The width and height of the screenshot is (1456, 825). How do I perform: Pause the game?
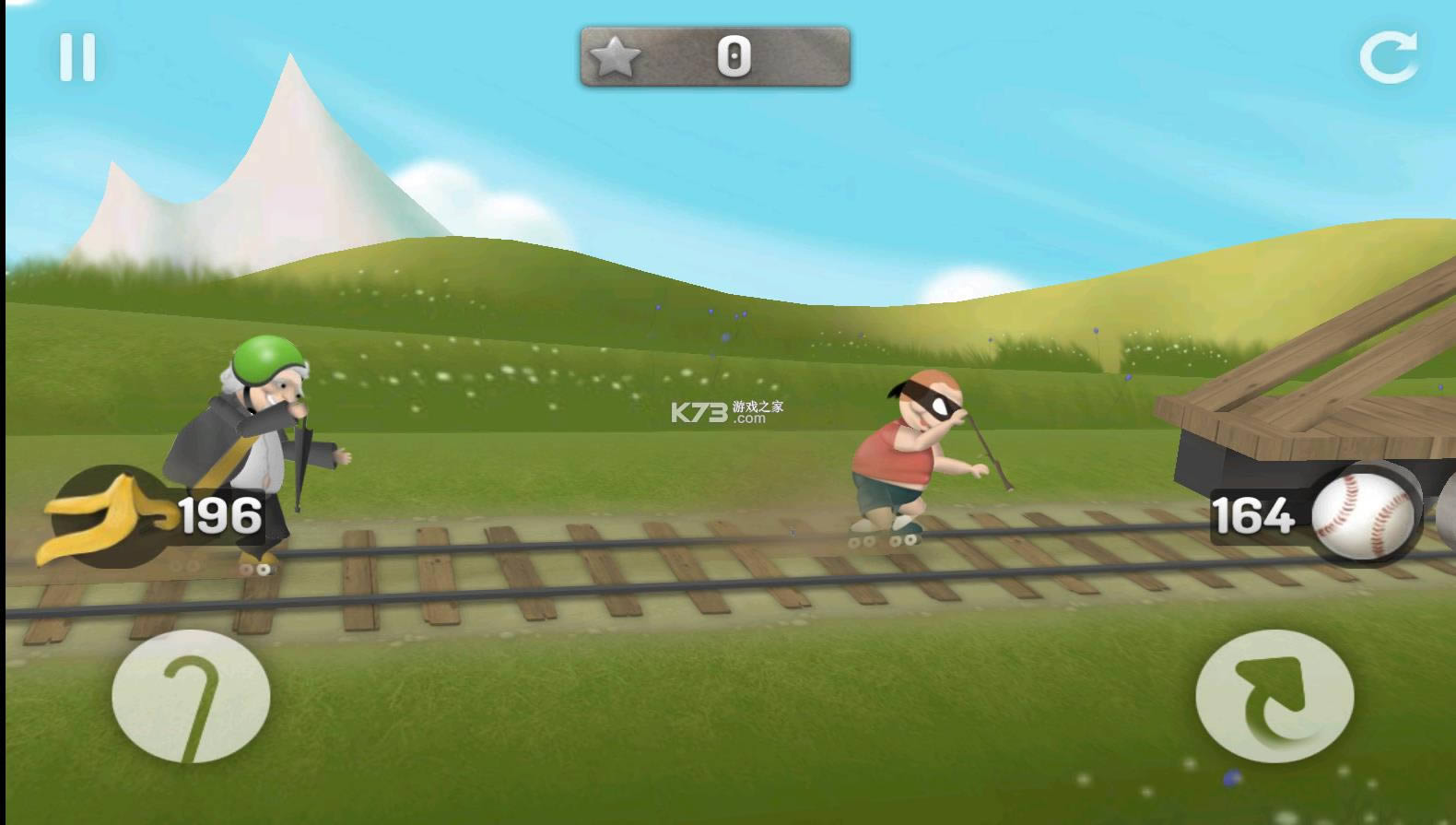tap(77, 58)
